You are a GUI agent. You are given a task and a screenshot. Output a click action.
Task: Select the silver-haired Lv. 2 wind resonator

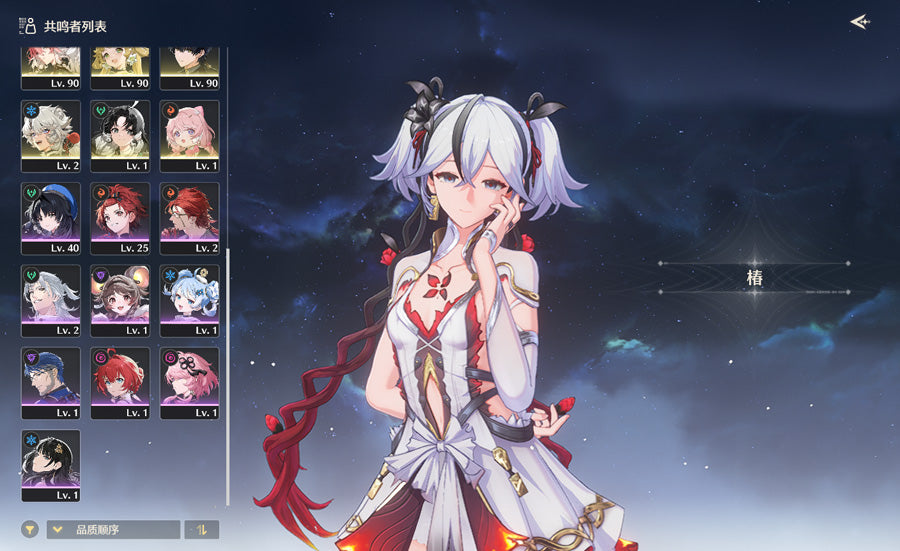[x=51, y=301]
